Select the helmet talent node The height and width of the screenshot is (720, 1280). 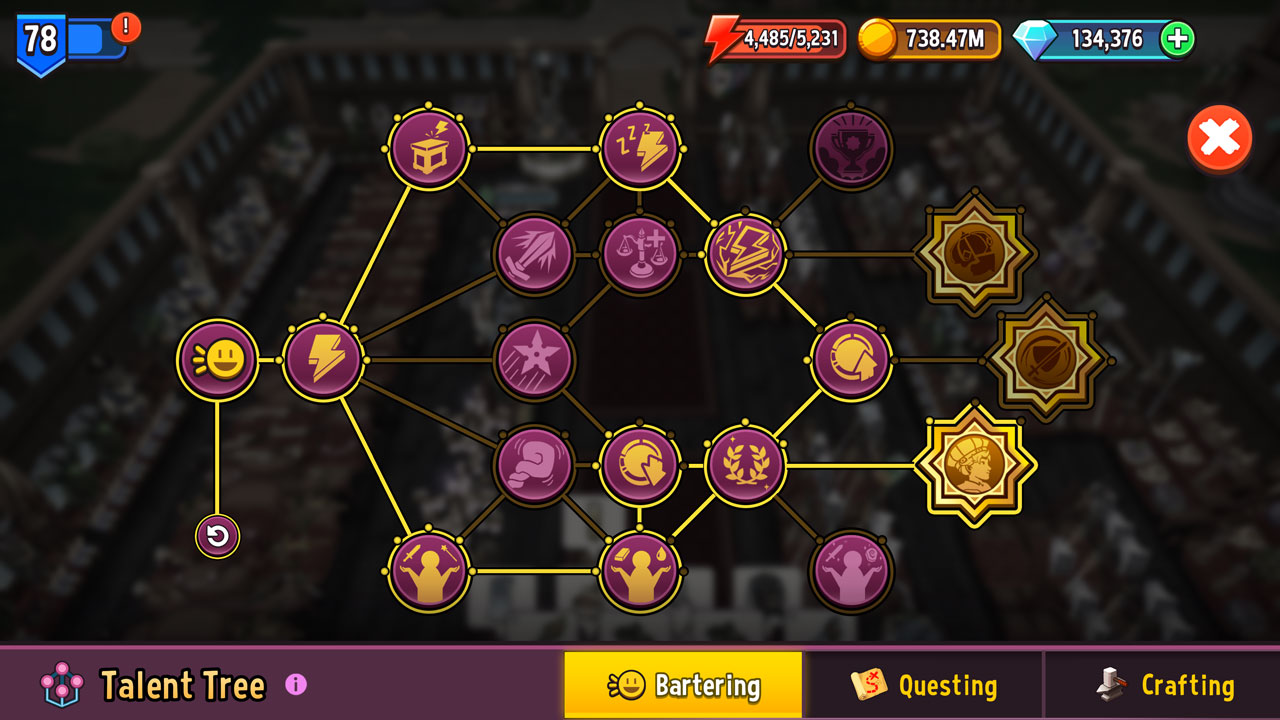[x=851, y=360]
